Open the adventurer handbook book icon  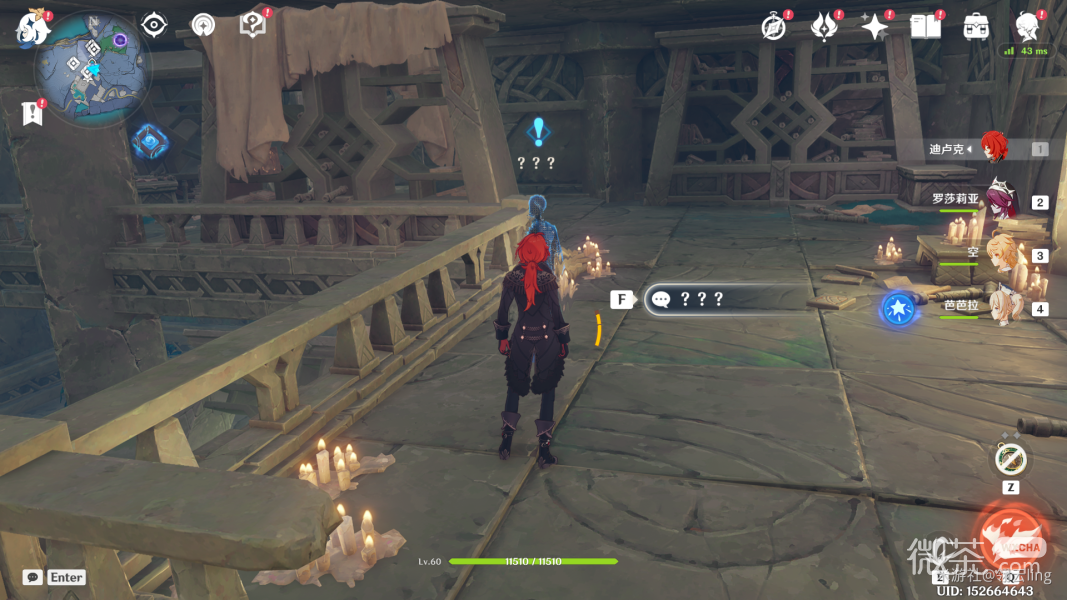[x=925, y=27]
